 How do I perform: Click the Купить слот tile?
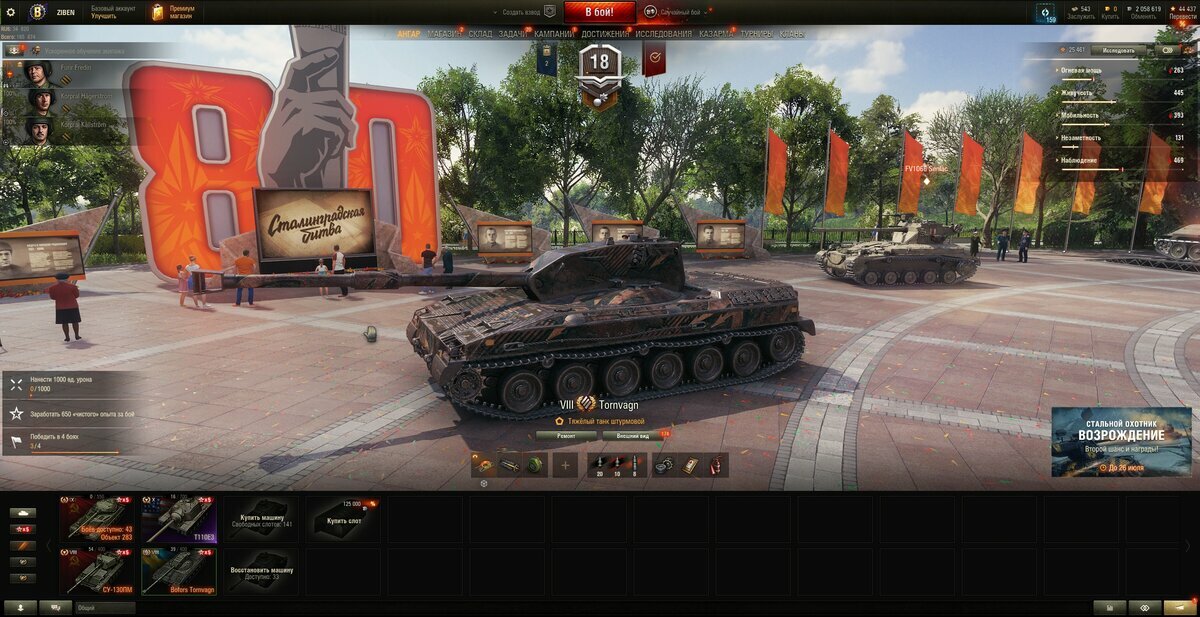[x=342, y=518]
